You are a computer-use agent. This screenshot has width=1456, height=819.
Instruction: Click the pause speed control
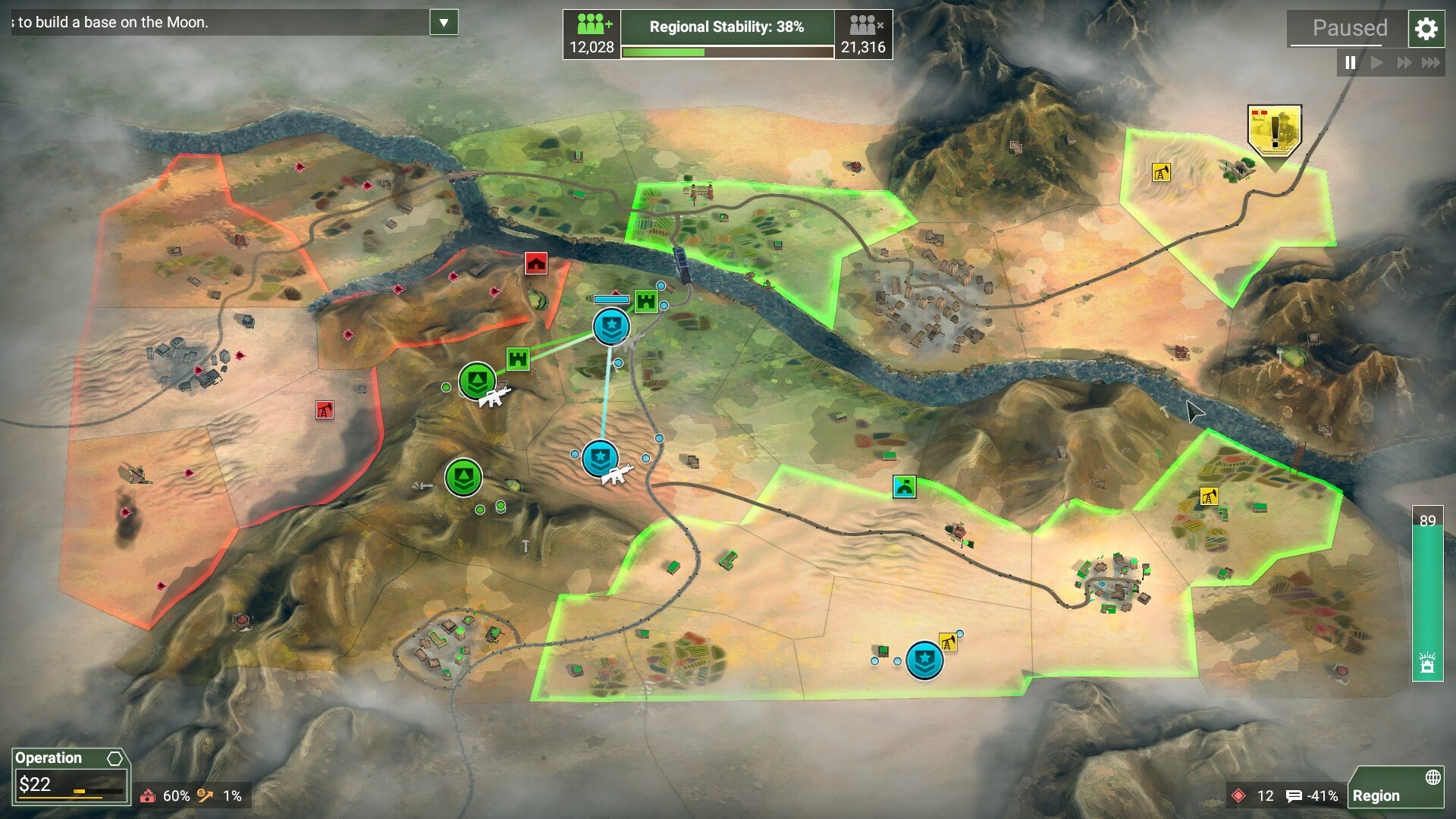point(1350,63)
